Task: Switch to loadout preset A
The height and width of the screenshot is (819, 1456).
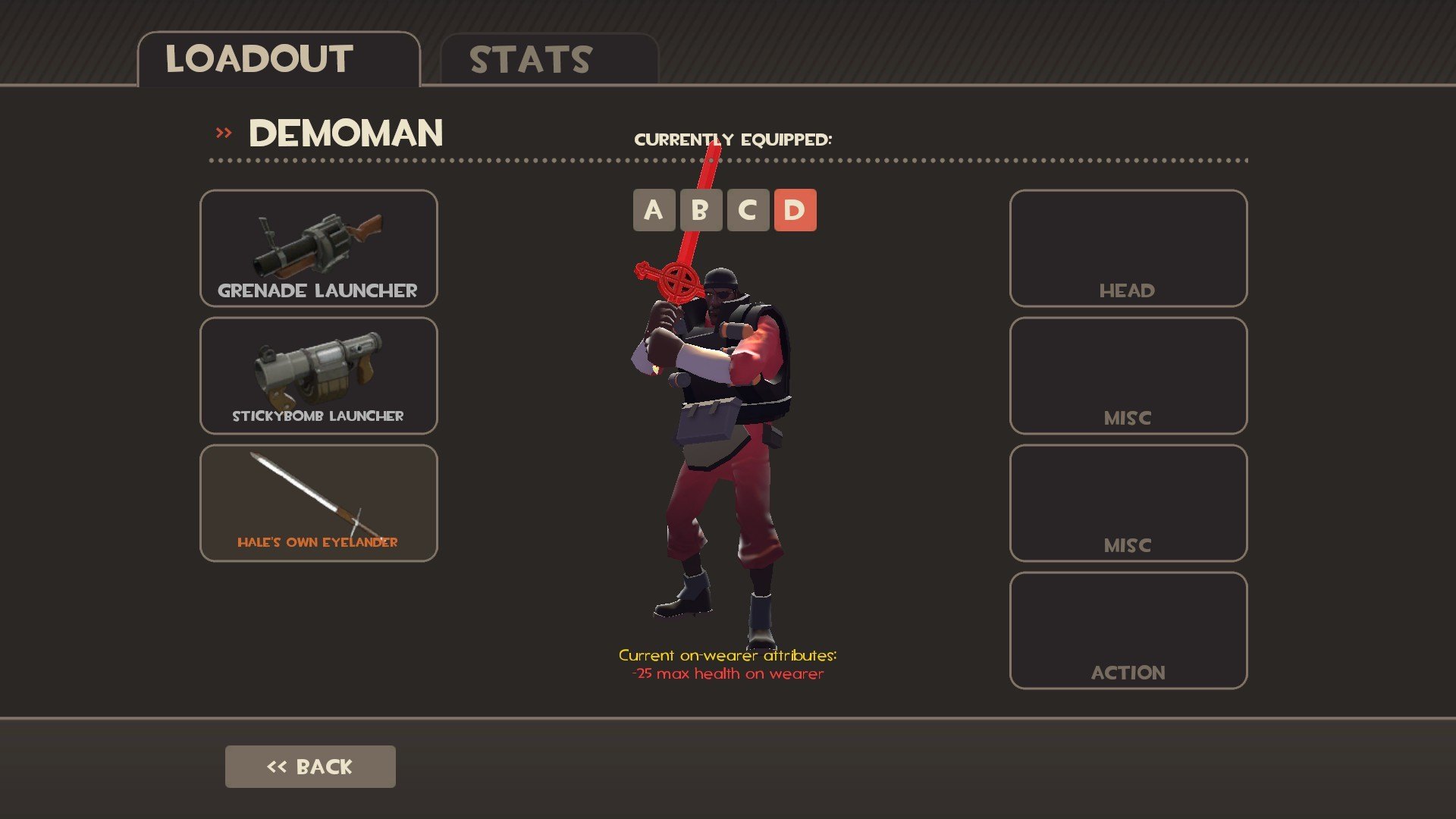Action: pos(654,210)
